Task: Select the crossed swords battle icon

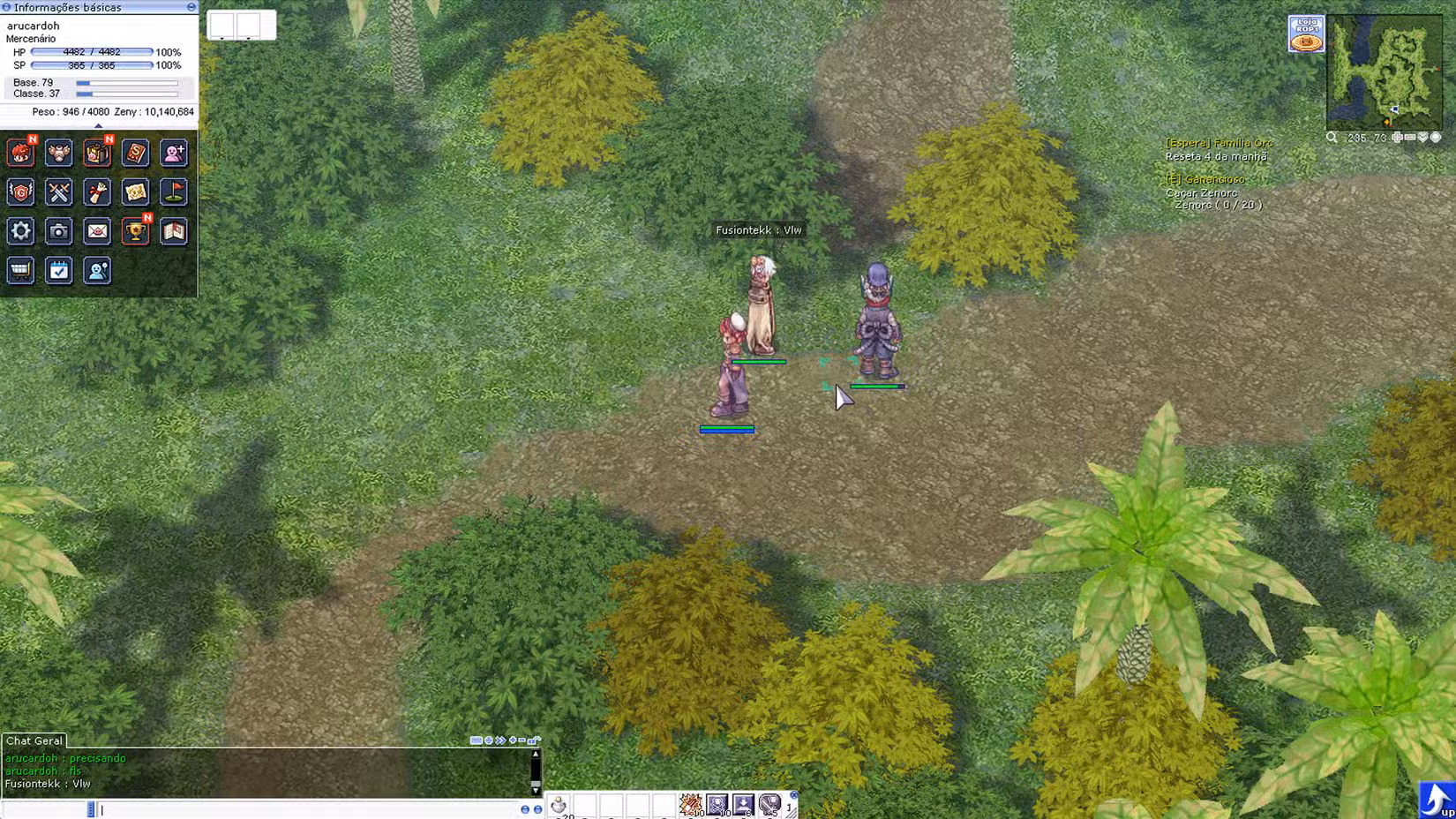Action: coord(59,192)
